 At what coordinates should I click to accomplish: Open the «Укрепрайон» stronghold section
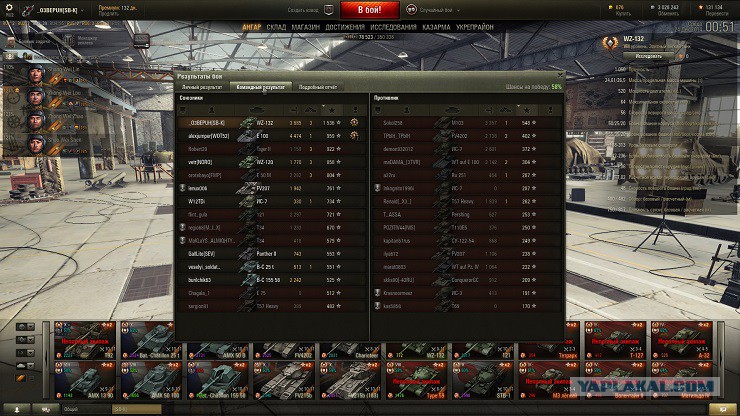pos(475,27)
